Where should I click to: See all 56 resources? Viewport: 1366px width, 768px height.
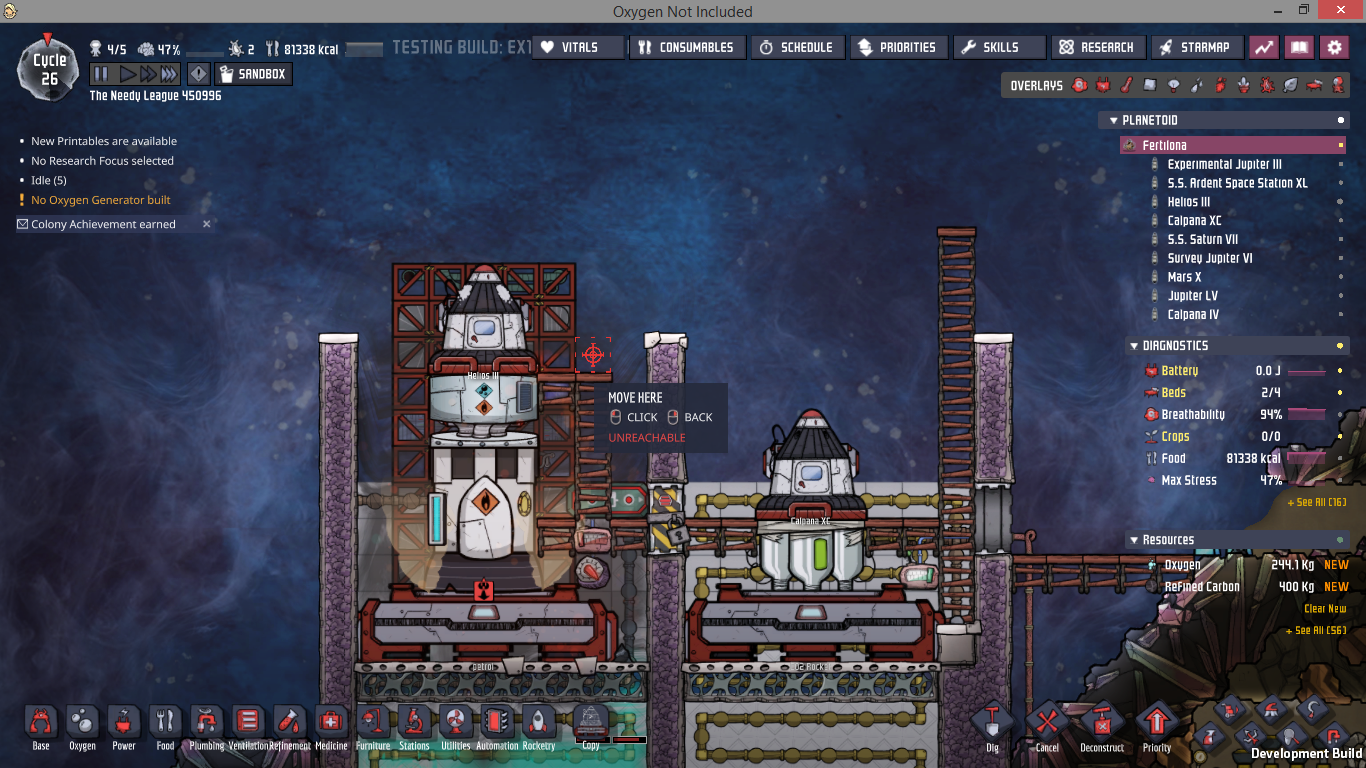coord(1315,631)
